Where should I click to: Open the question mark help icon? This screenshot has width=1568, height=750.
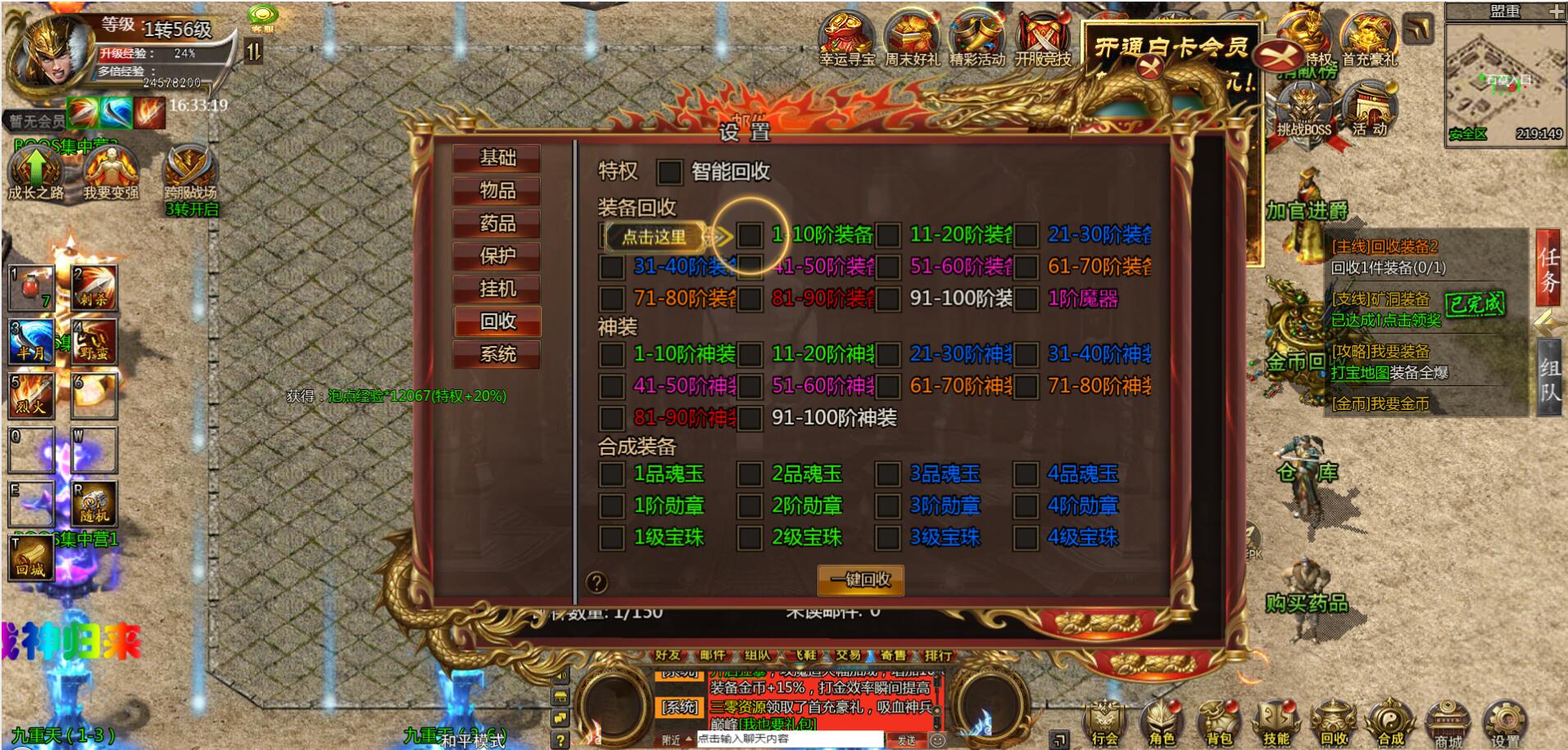pos(597,583)
